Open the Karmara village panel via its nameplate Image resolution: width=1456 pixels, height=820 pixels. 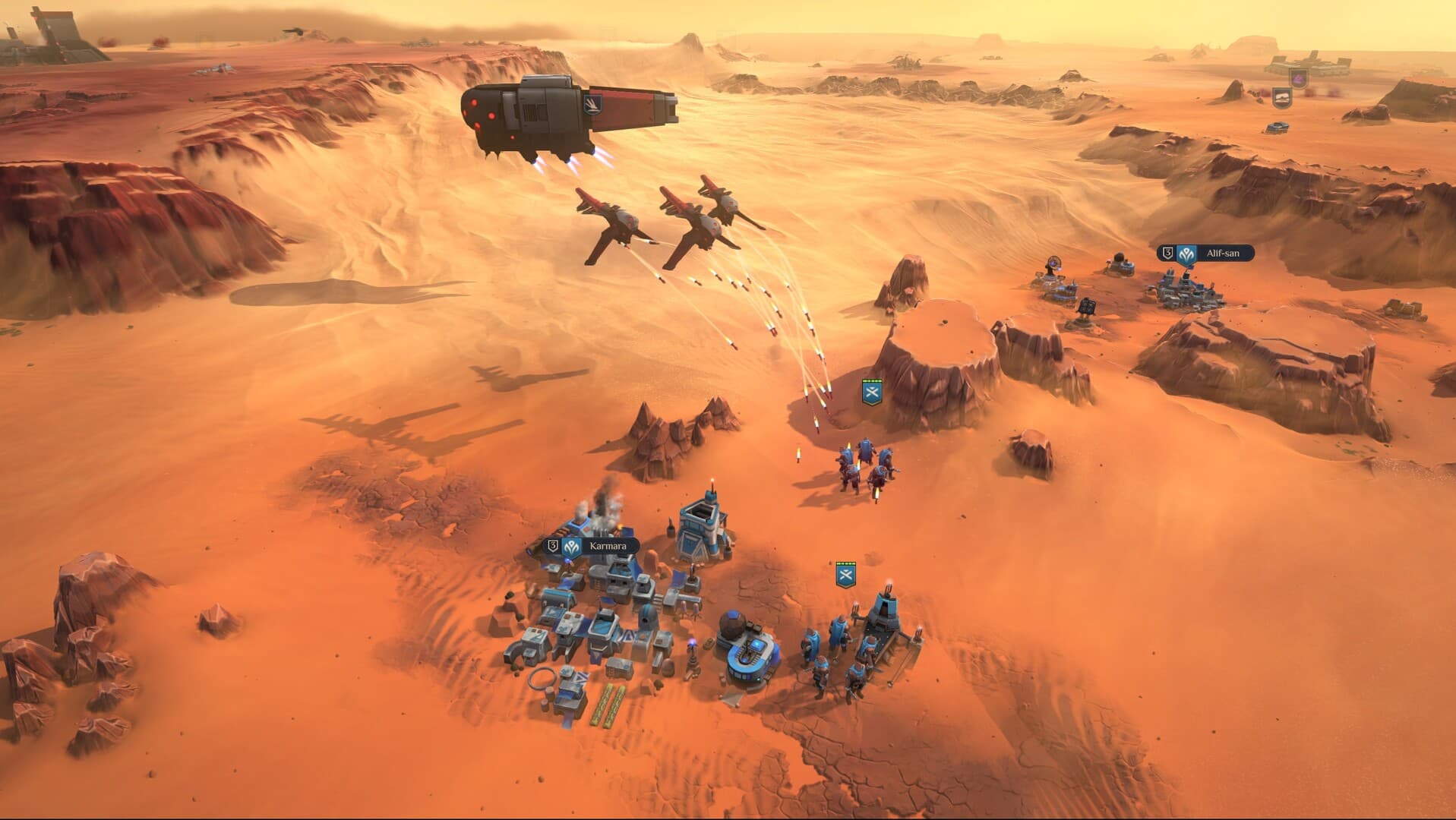click(608, 544)
